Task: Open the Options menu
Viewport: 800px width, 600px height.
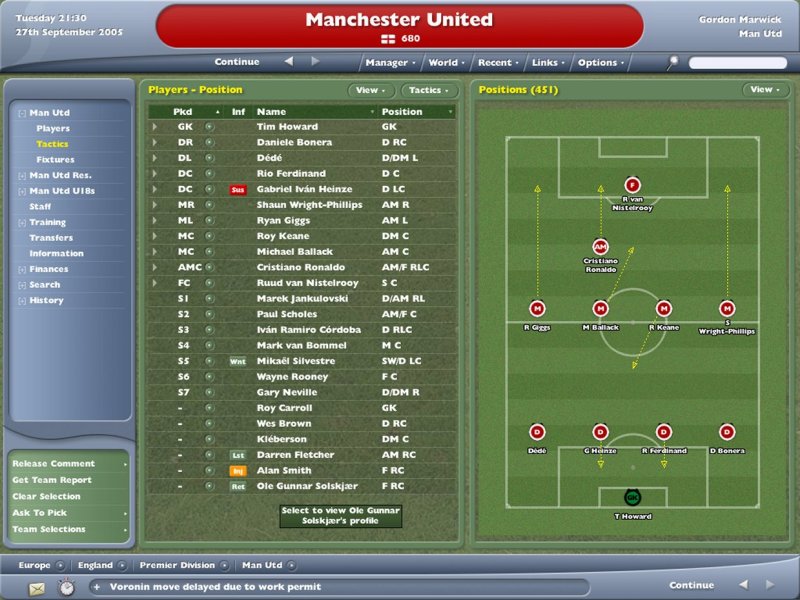Action: (x=600, y=62)
